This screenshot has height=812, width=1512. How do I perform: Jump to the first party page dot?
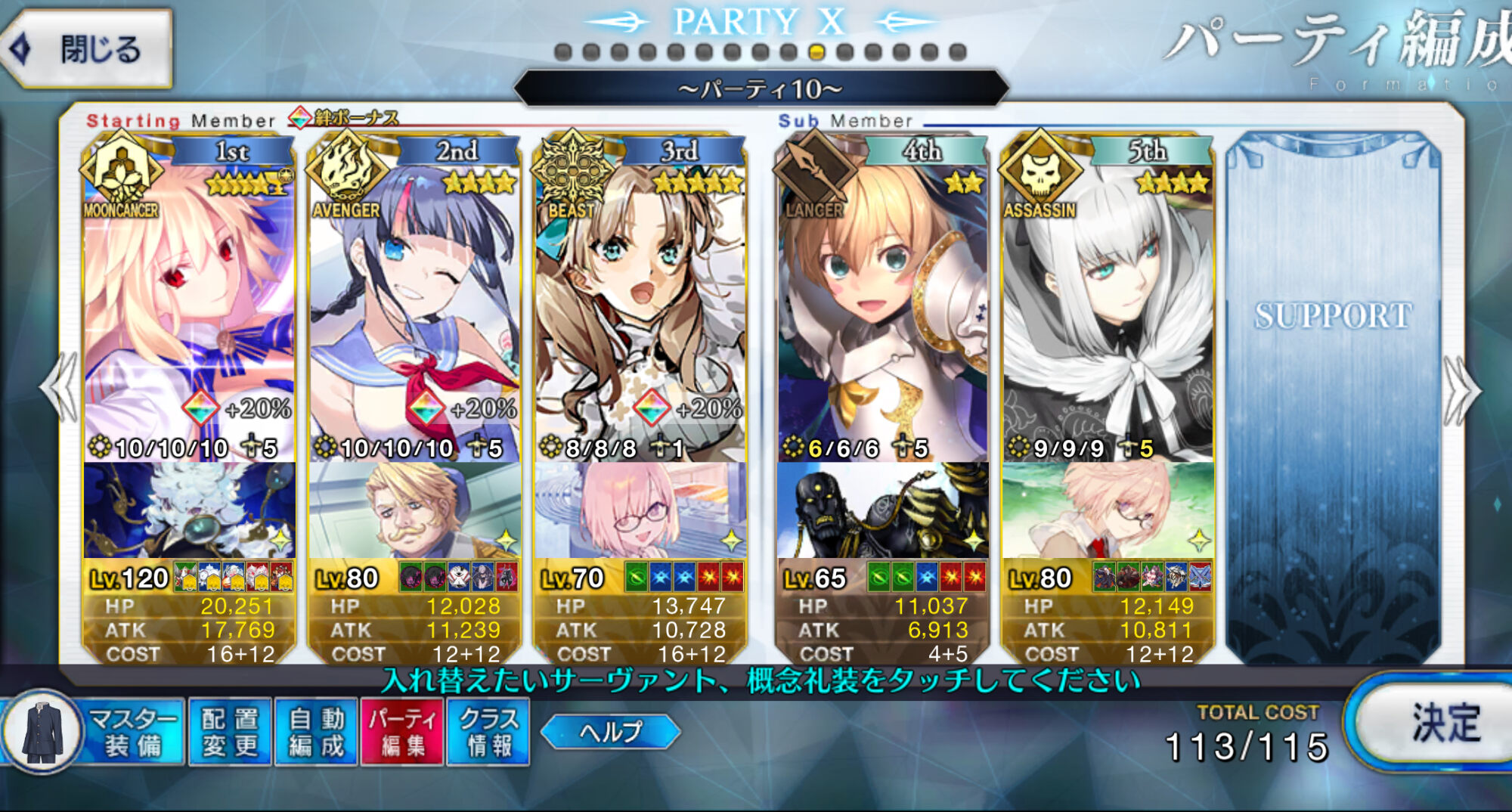click(x=562, y=52)
